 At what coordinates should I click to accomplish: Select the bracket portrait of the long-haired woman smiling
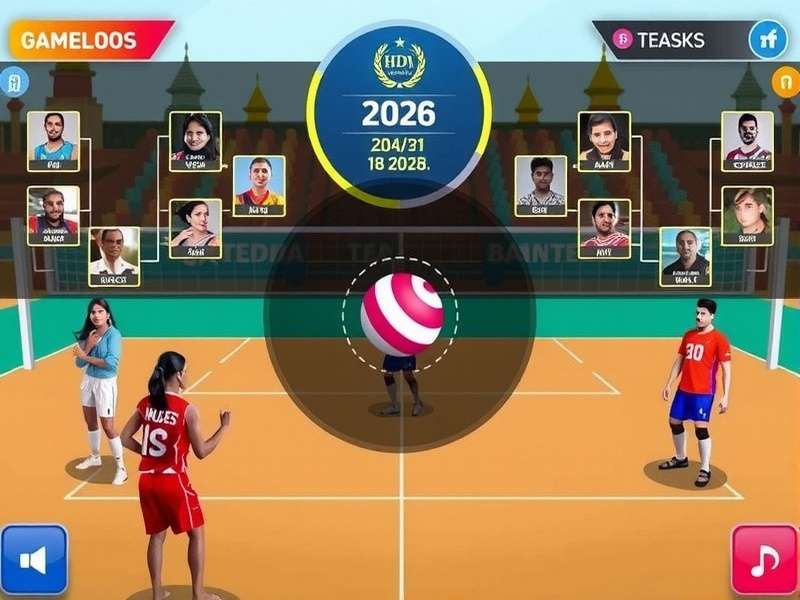point(195,140)
